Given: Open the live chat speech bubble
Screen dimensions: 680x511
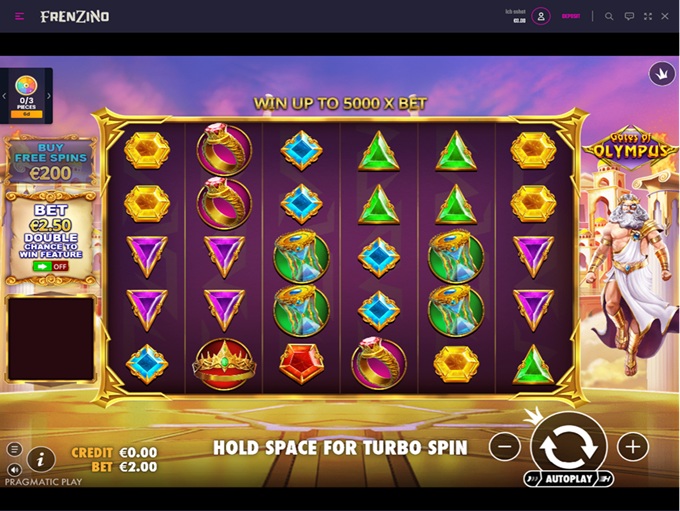Looking at the screenshot, I should pos(629,16).
